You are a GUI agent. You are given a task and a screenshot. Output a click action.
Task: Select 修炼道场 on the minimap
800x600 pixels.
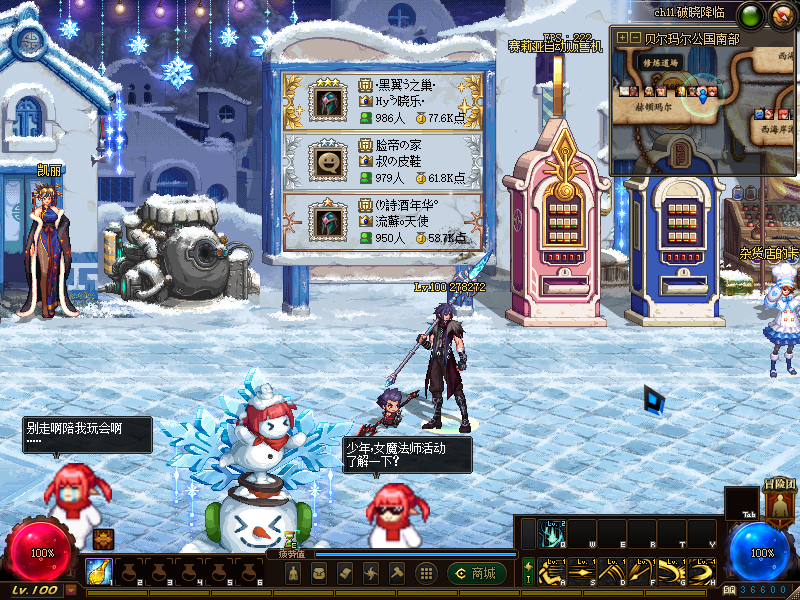click(661, 62)
